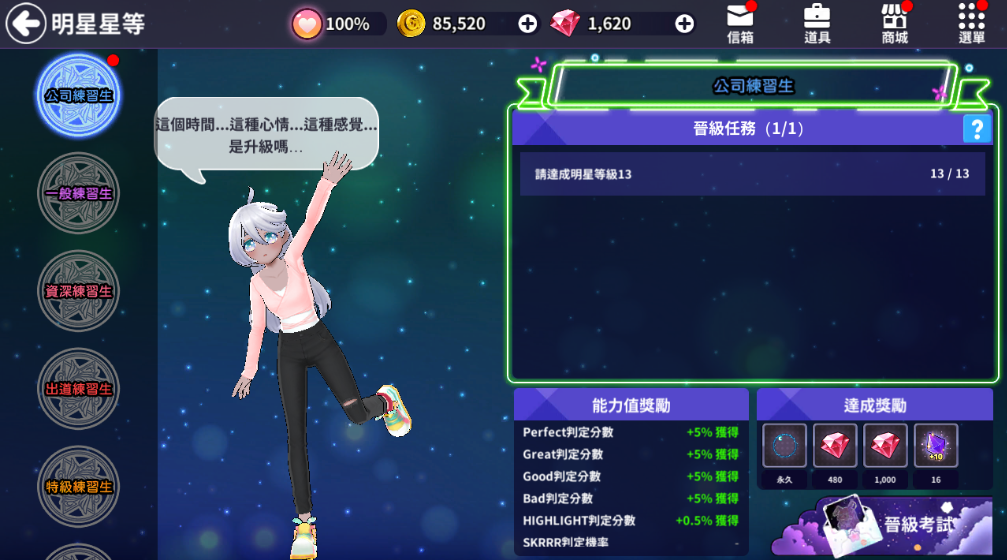This screenshot has height=560, width=1007.
Task: Visit the 商城 shop
Action: coord(895,24)
